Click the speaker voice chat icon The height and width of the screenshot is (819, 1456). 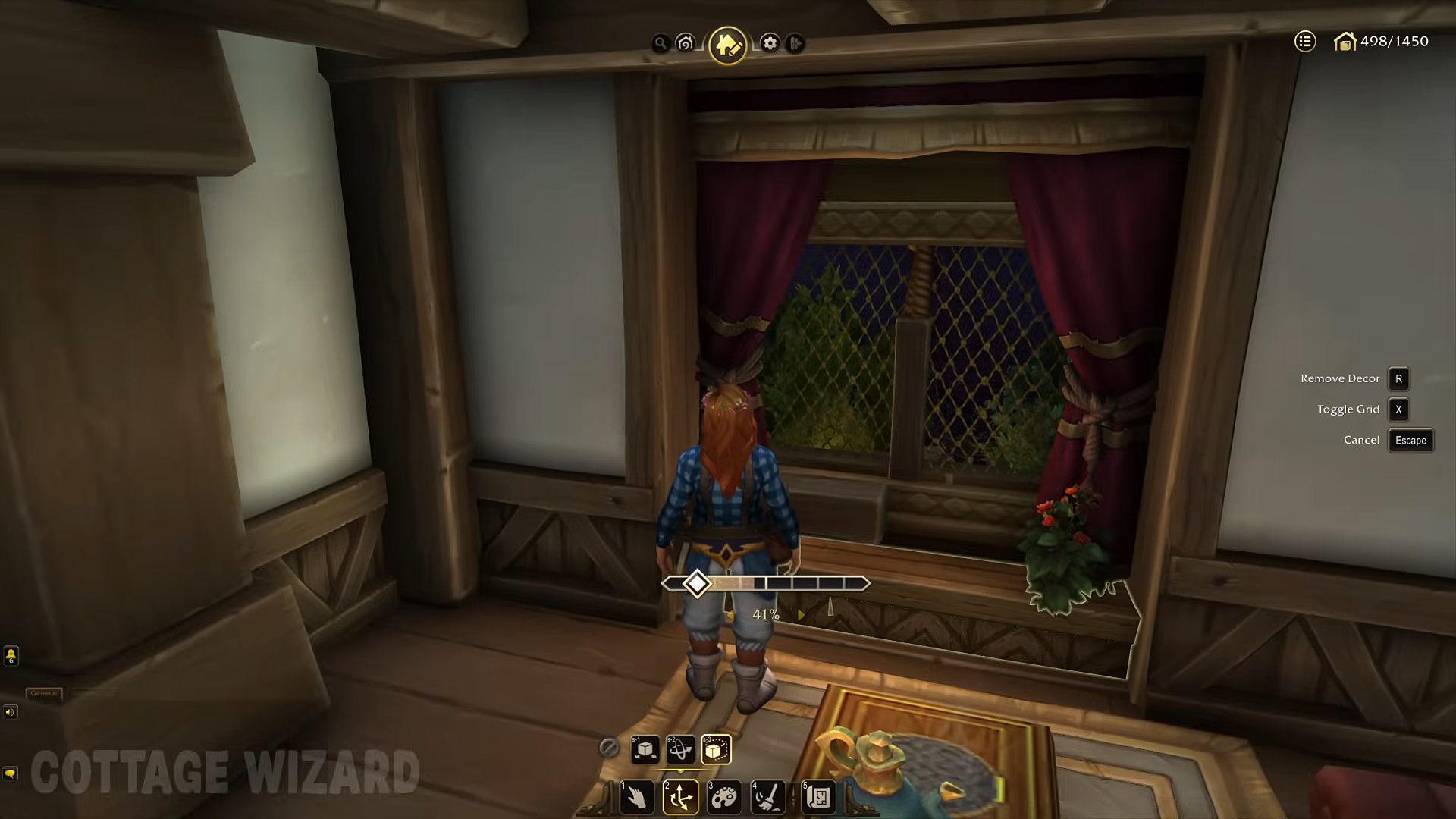pyautogui.click(x=10, y=712)
